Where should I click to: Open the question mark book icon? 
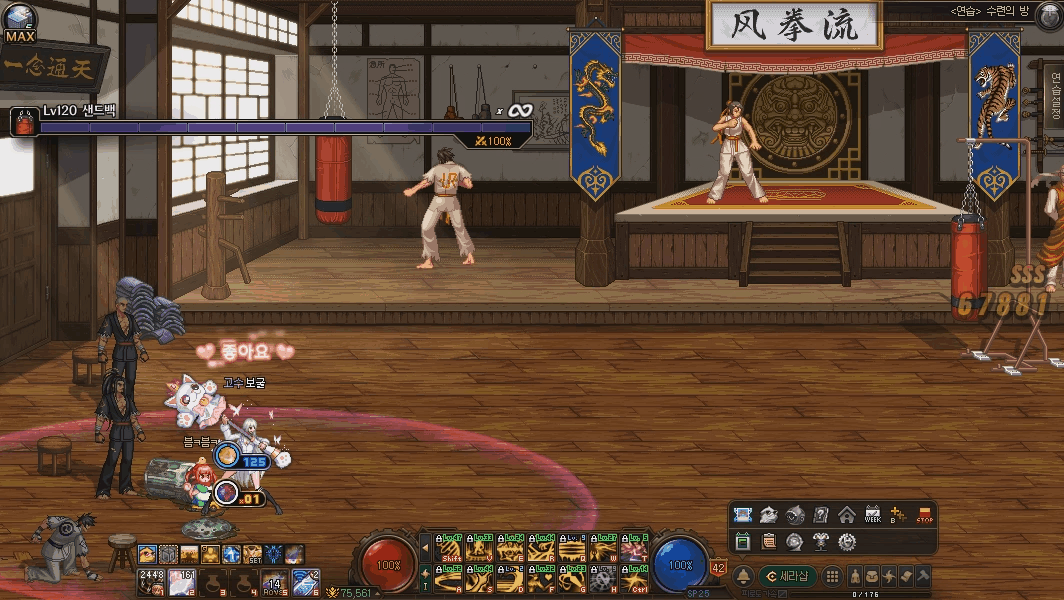coord(820,515)
